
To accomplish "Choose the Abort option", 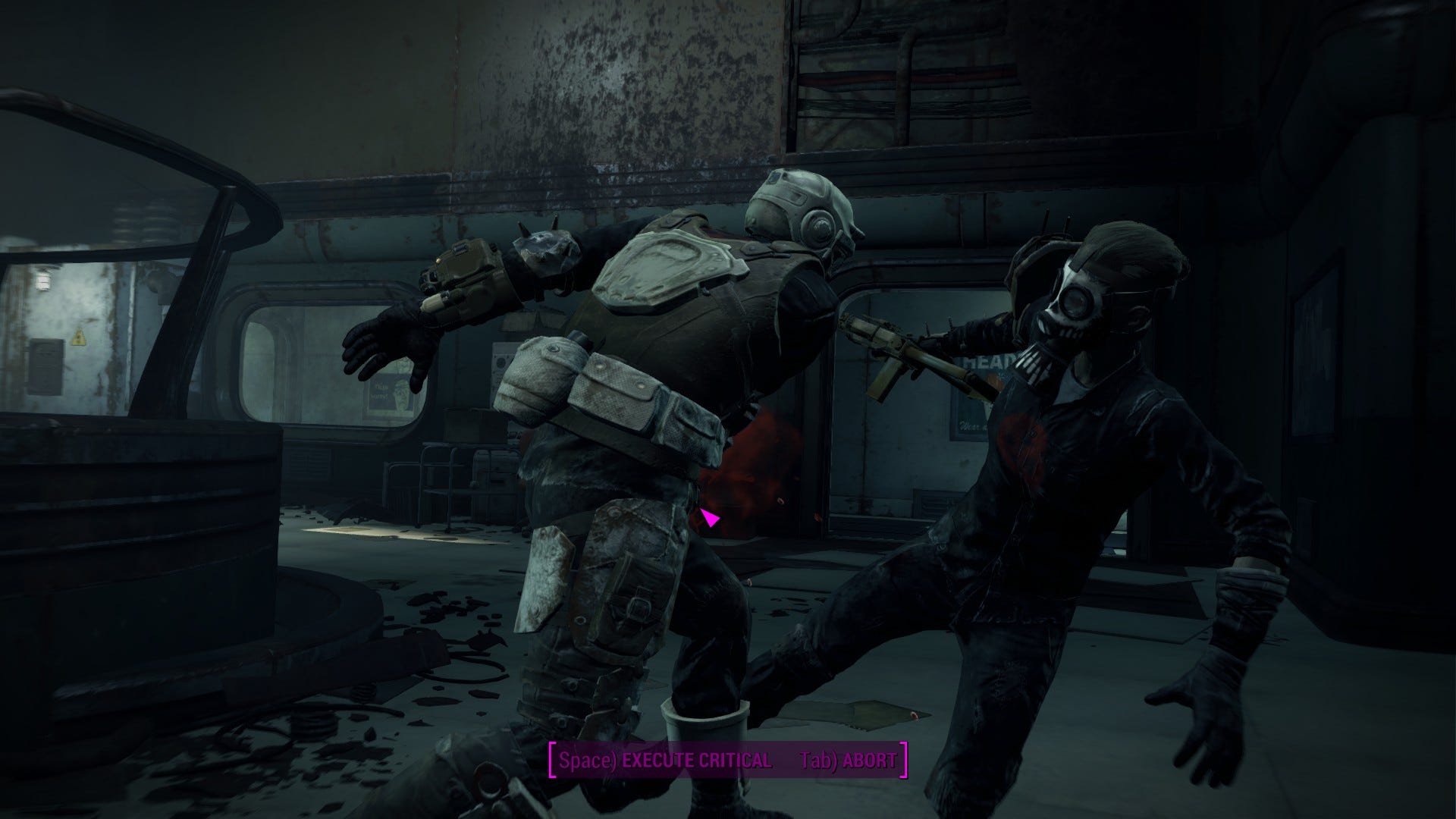I will click(848, 760).
